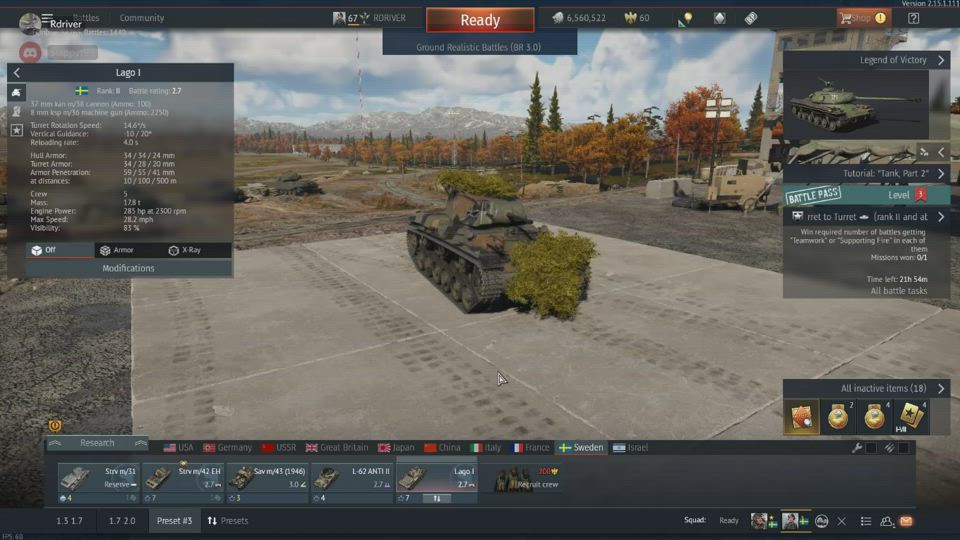Switch vehicle view to Armor mode
The image size is (960, 540).
coord(117,250)
